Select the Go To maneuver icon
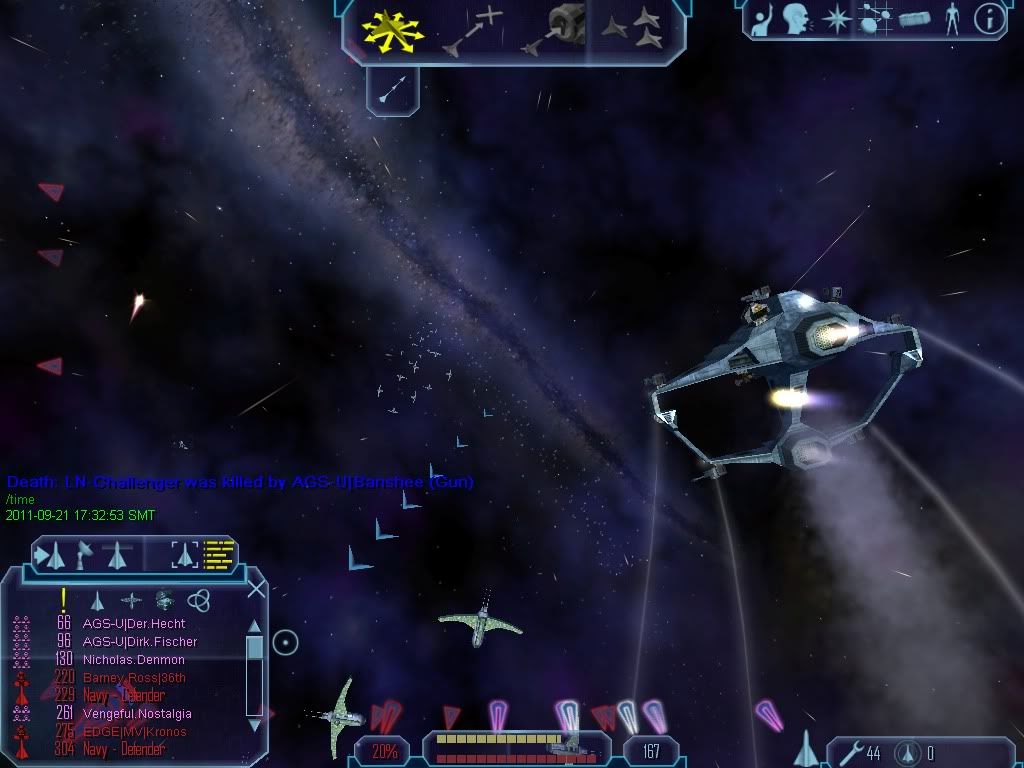The image size is (1024, 768). tap(474, 32)
